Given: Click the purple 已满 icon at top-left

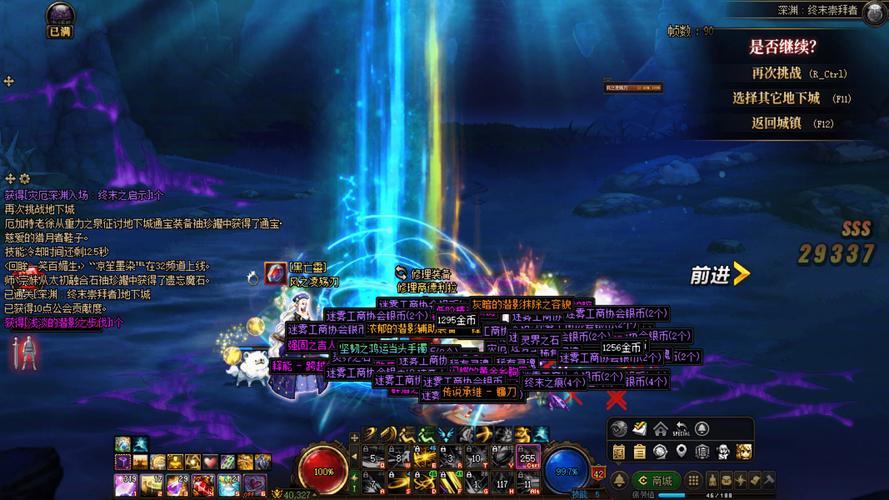Looking at the screenshot, I should pos(59,17).
